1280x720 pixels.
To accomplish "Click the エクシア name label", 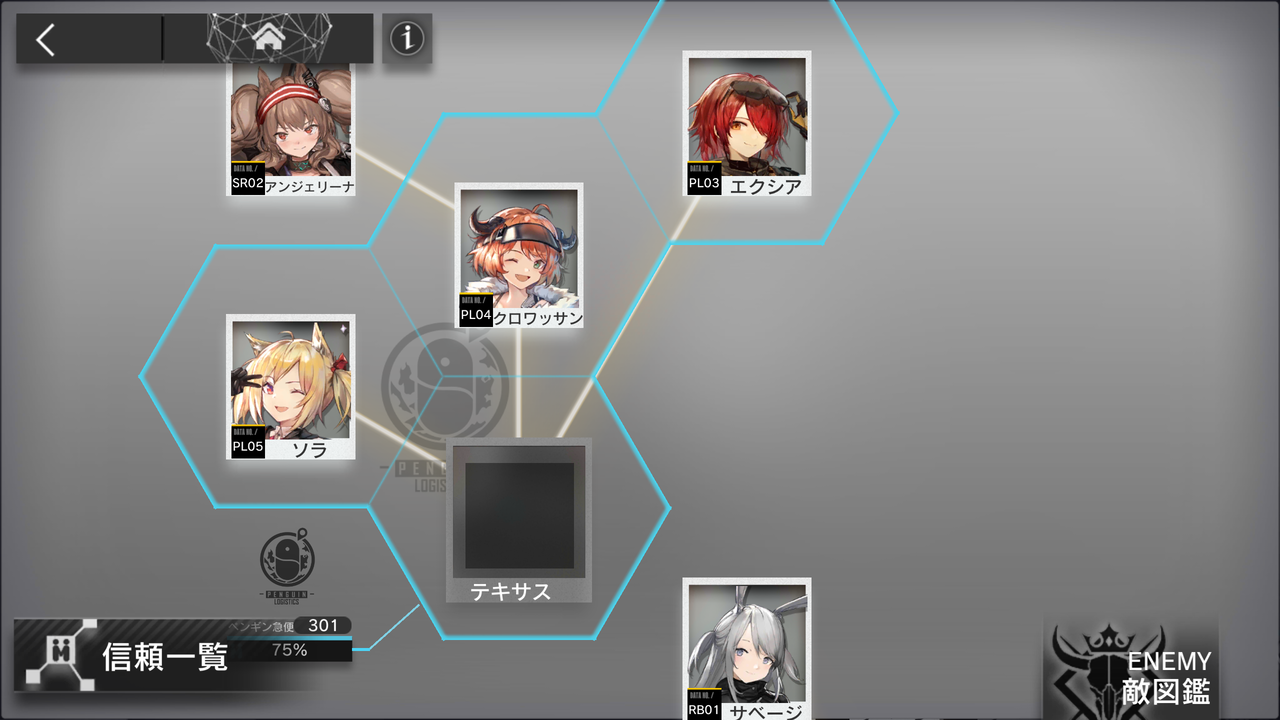I will pos(767,185).
